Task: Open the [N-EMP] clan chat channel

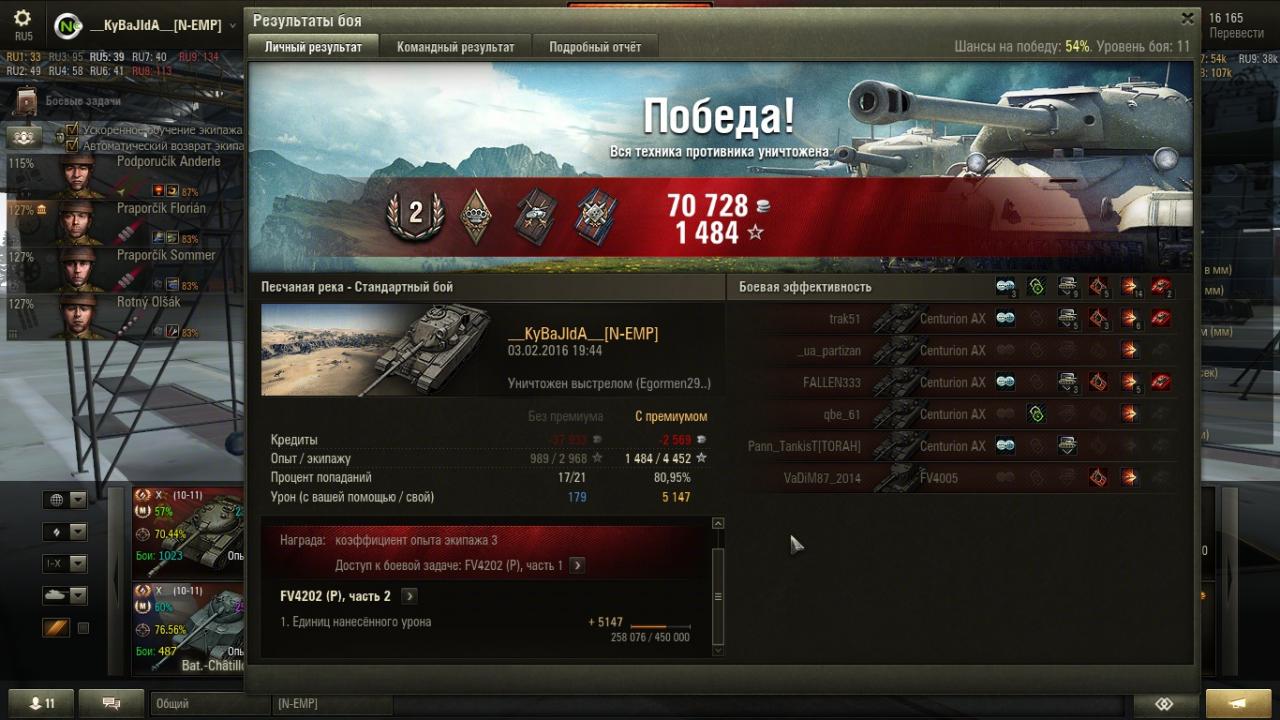Action: pyautogui.click(x=330, y=704)
